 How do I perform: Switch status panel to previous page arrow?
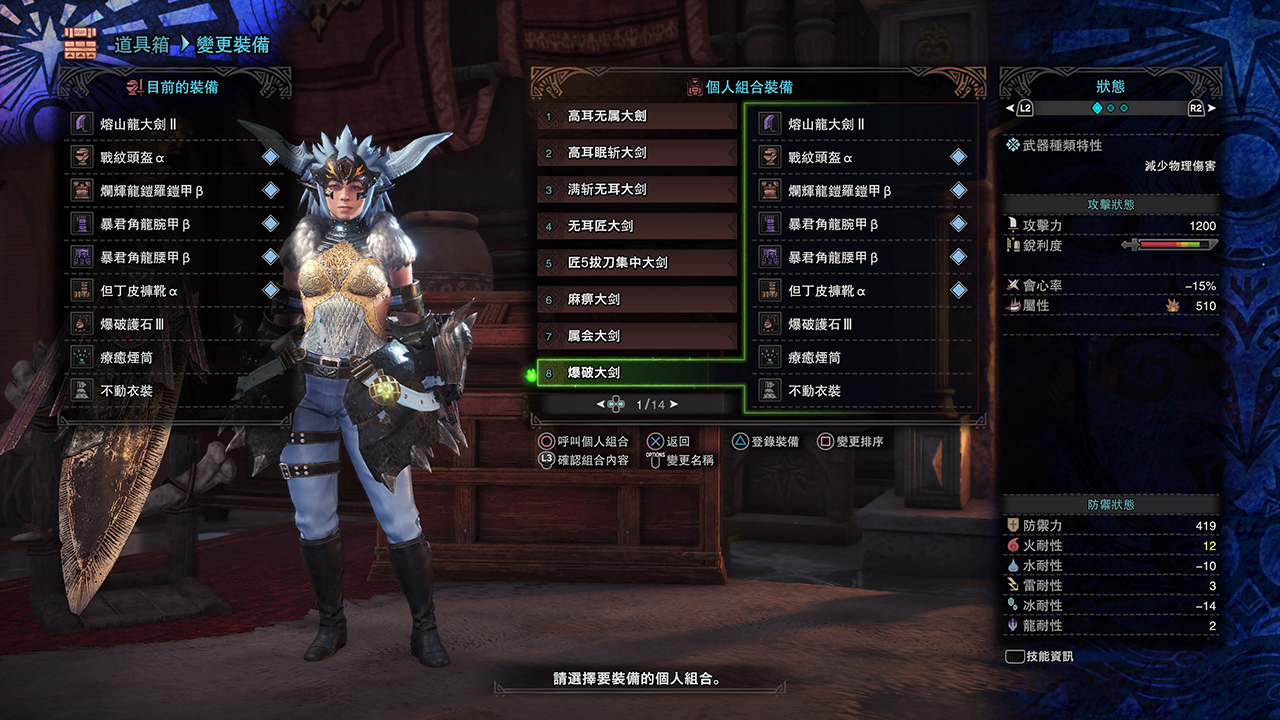[1010, 108]
